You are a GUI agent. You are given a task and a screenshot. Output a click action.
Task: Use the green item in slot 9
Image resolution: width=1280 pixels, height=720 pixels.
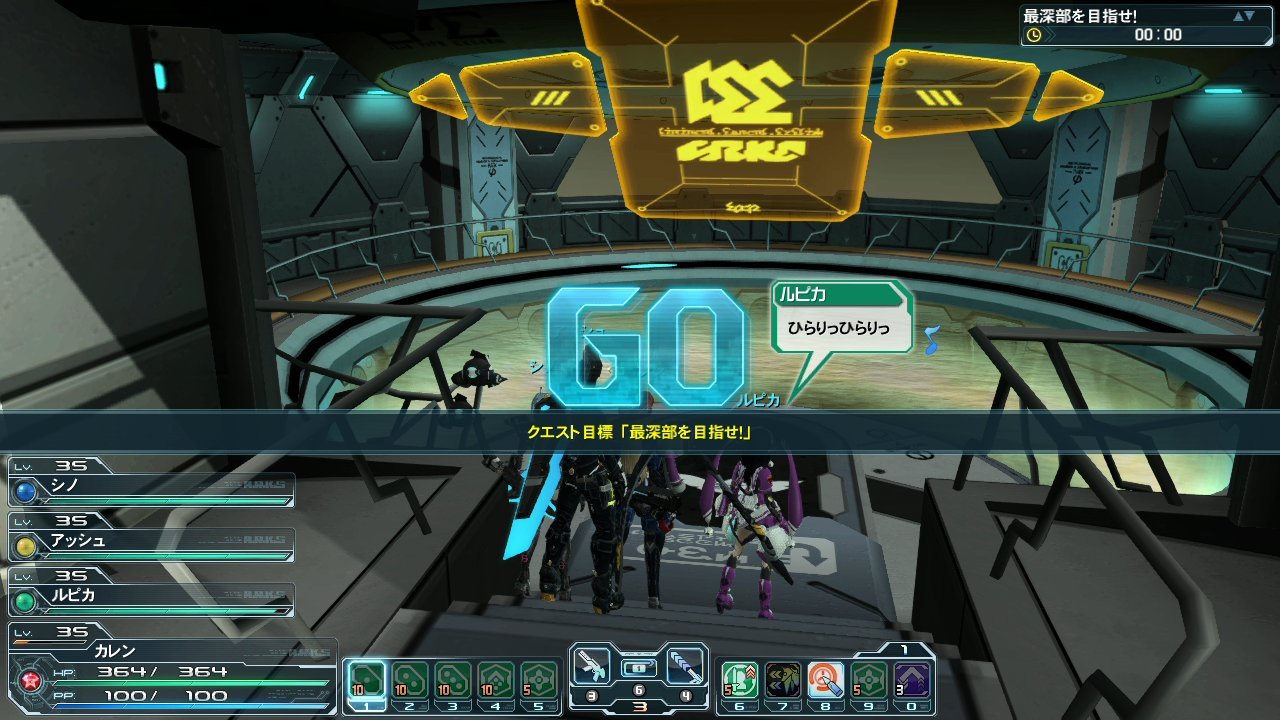pos(868,681)
